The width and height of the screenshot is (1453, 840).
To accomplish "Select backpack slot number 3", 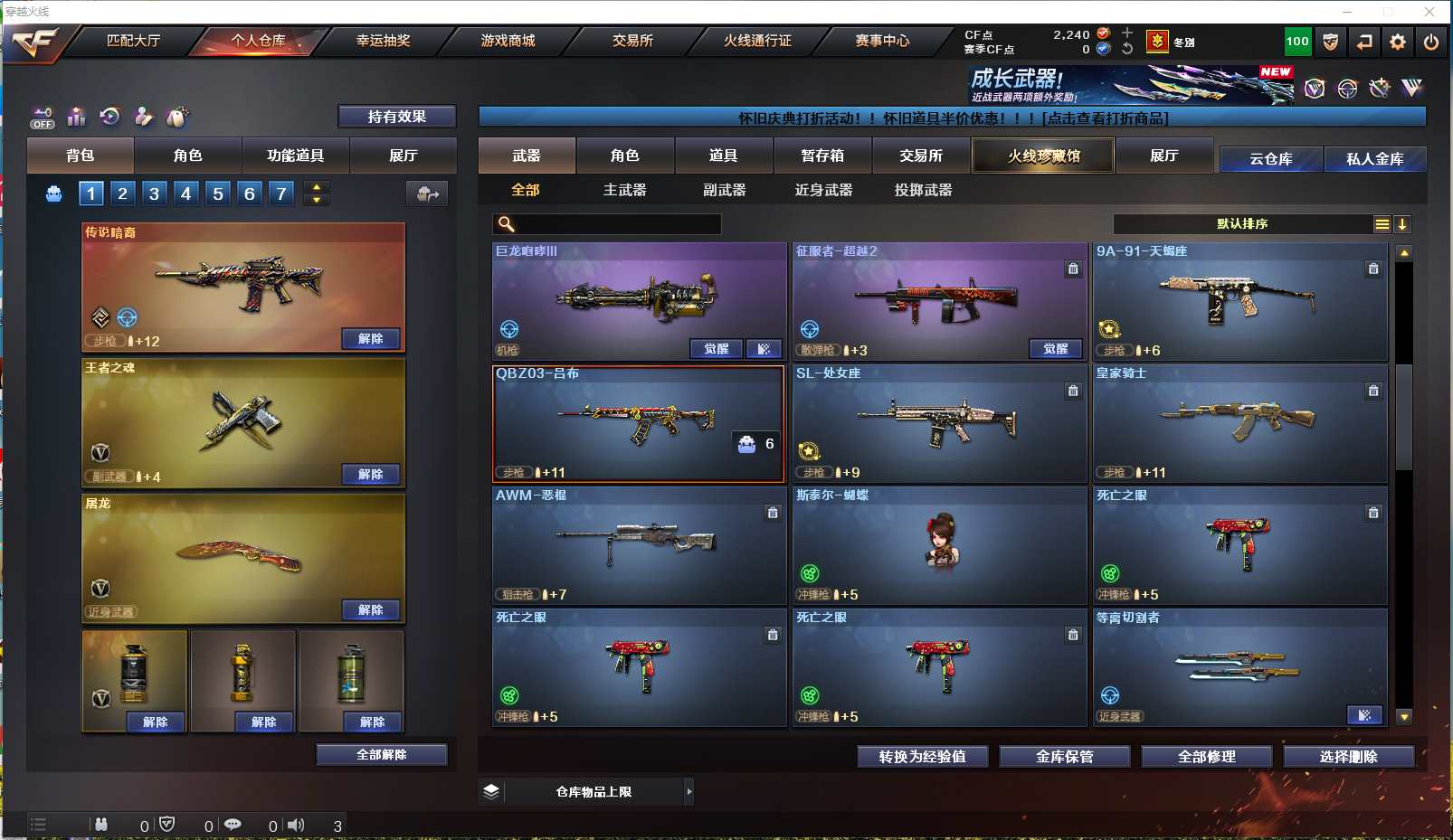I will coord(154,193).
